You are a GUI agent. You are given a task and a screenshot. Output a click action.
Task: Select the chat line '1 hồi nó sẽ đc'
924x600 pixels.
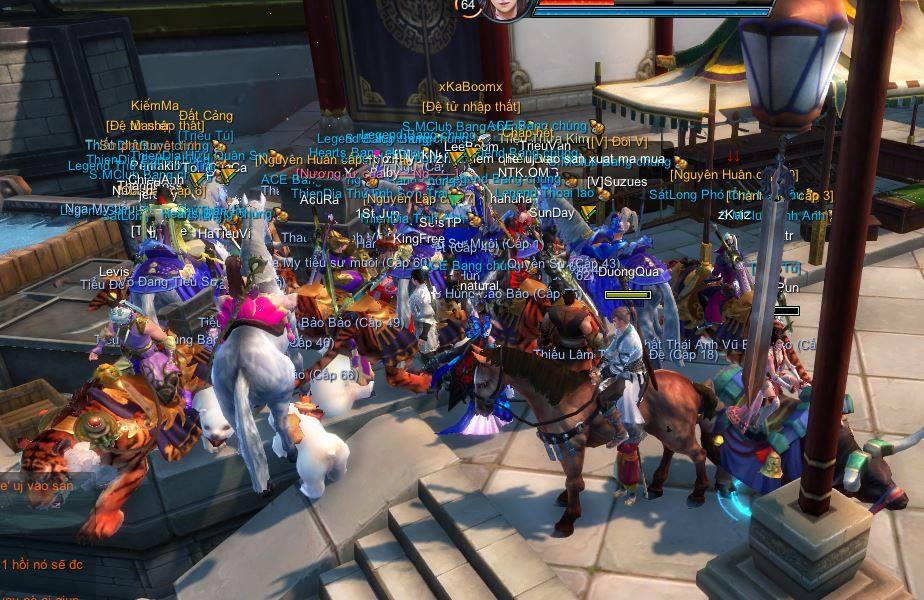point(42,565)
